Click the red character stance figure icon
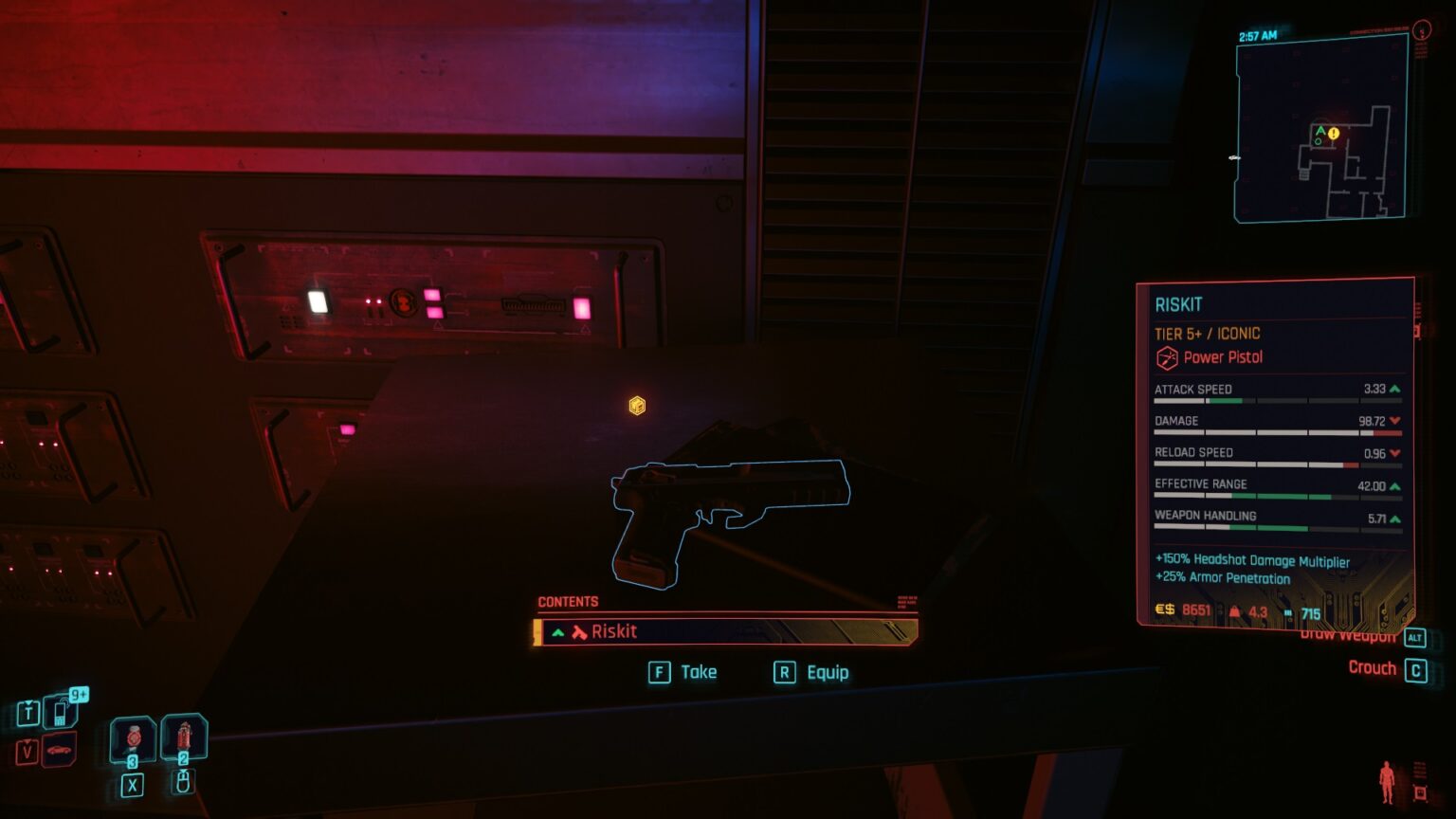 tap(1387, 782)
